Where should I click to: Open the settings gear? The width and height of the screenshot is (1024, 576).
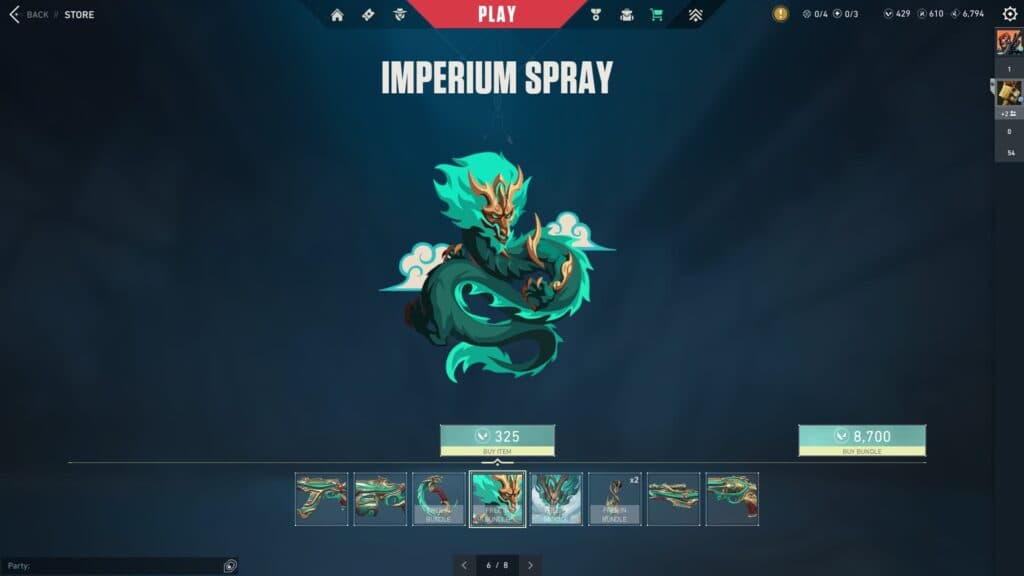(1009, 14)
